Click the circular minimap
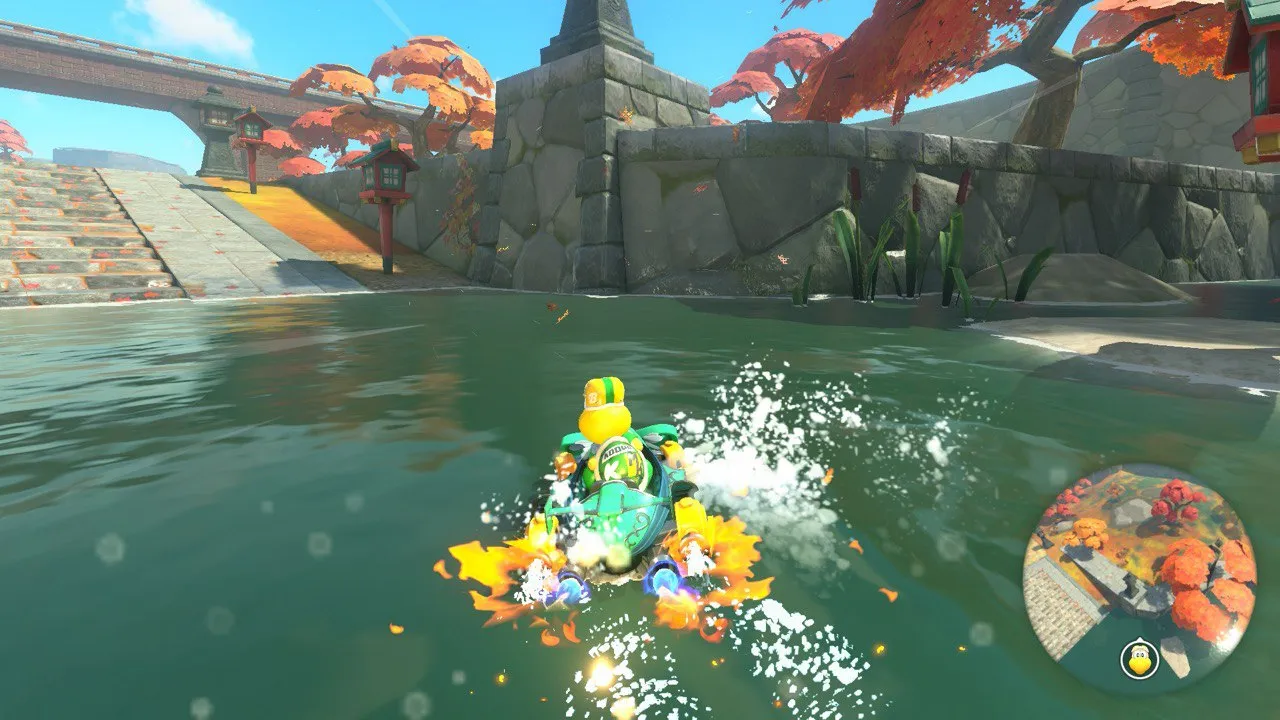The image size is (1280, 720). (x=1138, y=579)
